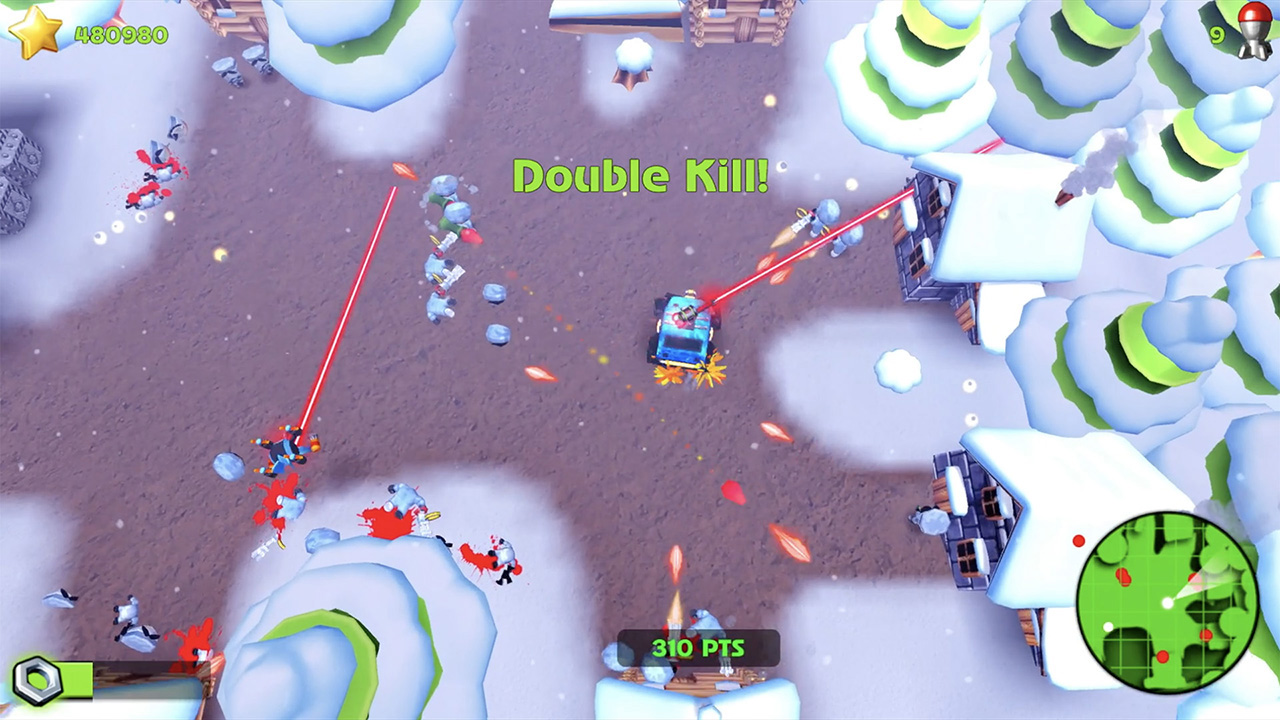Click the player dot in the minimap center

pos(1168,601)
